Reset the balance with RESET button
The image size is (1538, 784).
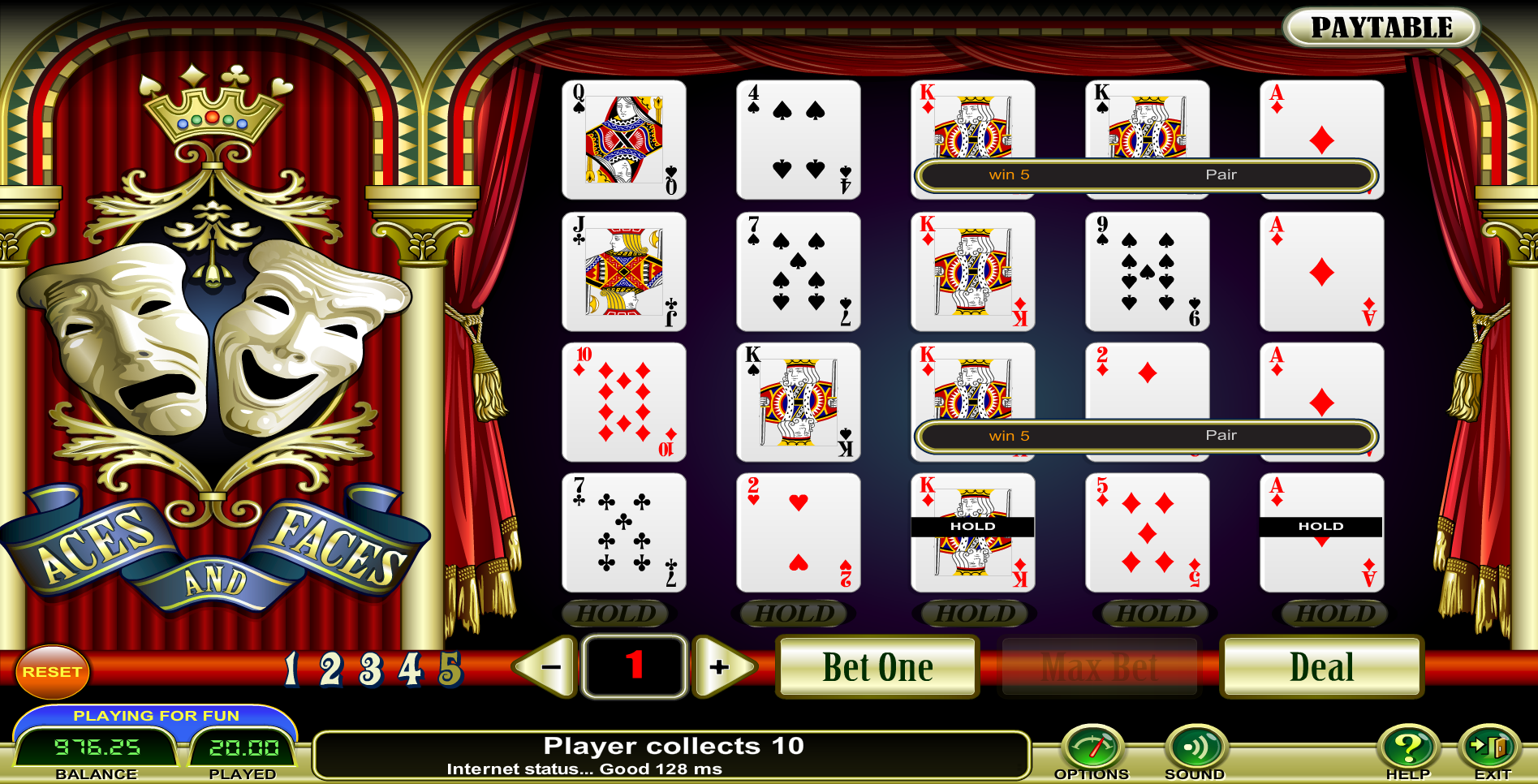point(52,672)
